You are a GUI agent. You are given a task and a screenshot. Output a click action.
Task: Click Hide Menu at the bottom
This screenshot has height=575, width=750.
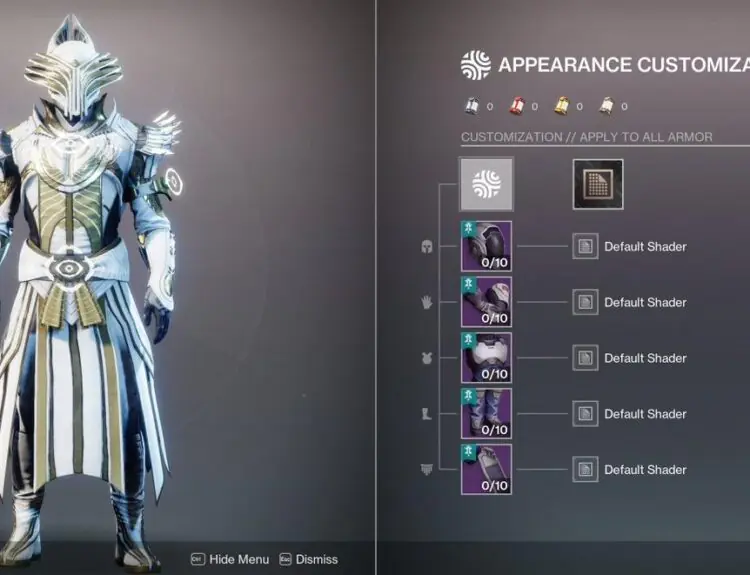tap(231, 560)
